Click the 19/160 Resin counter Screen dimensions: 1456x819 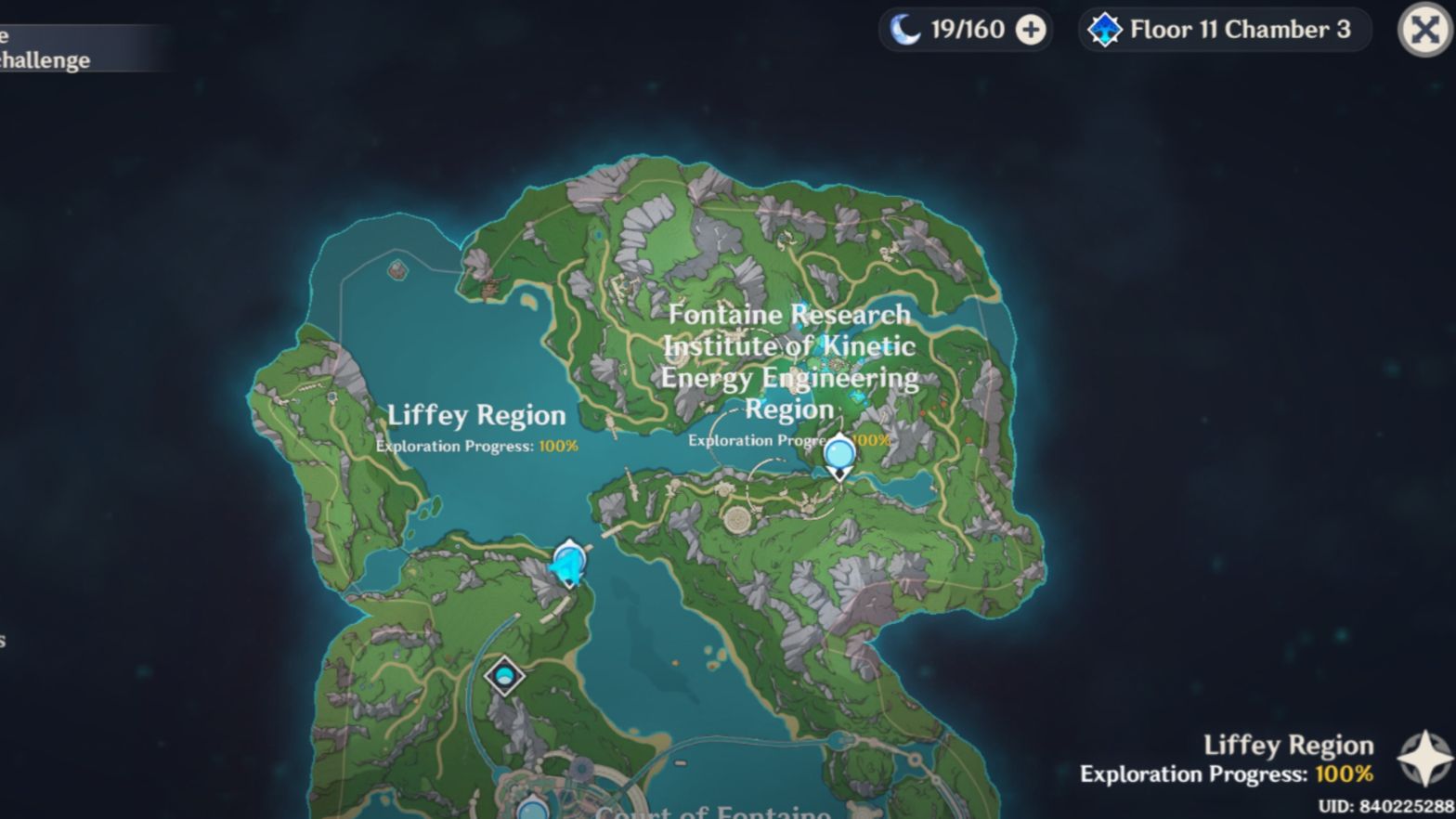966,30
